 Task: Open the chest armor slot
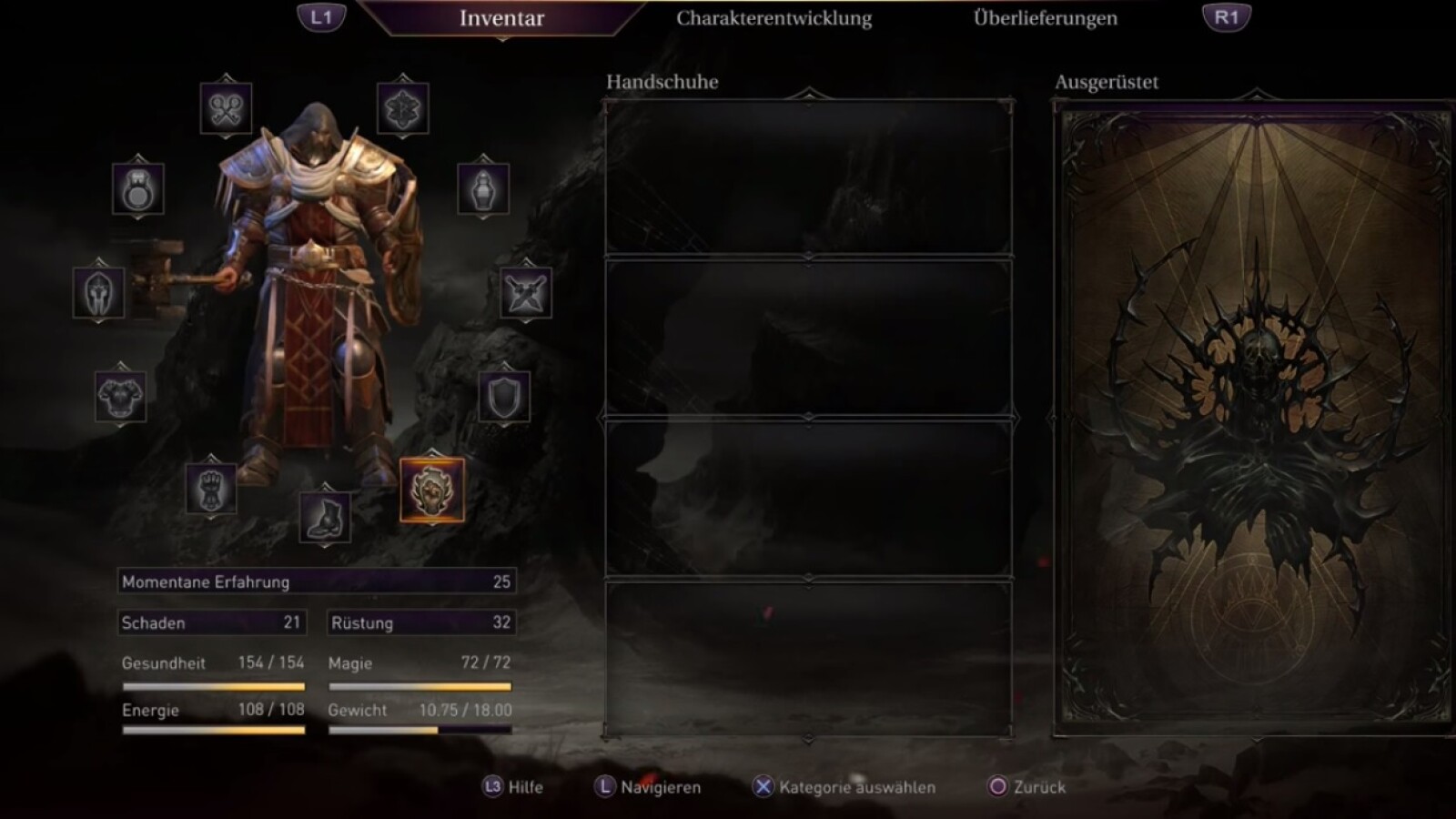[x=120, y=396]
